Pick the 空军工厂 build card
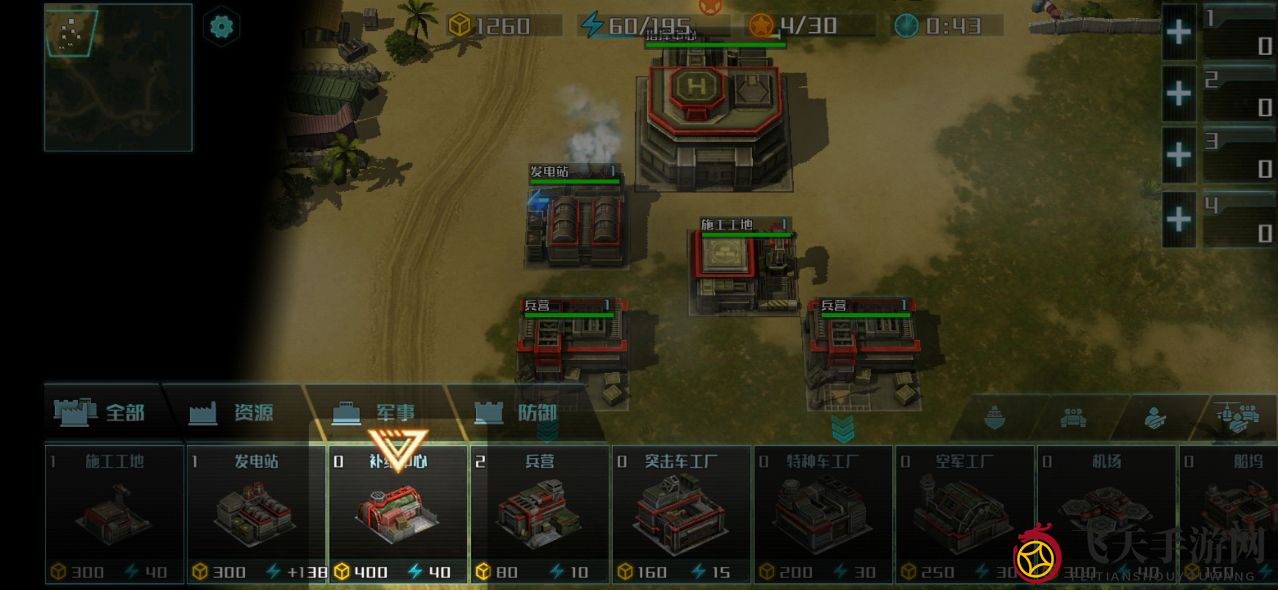This screenshot has width=1278, height=590. click(964, 515)
